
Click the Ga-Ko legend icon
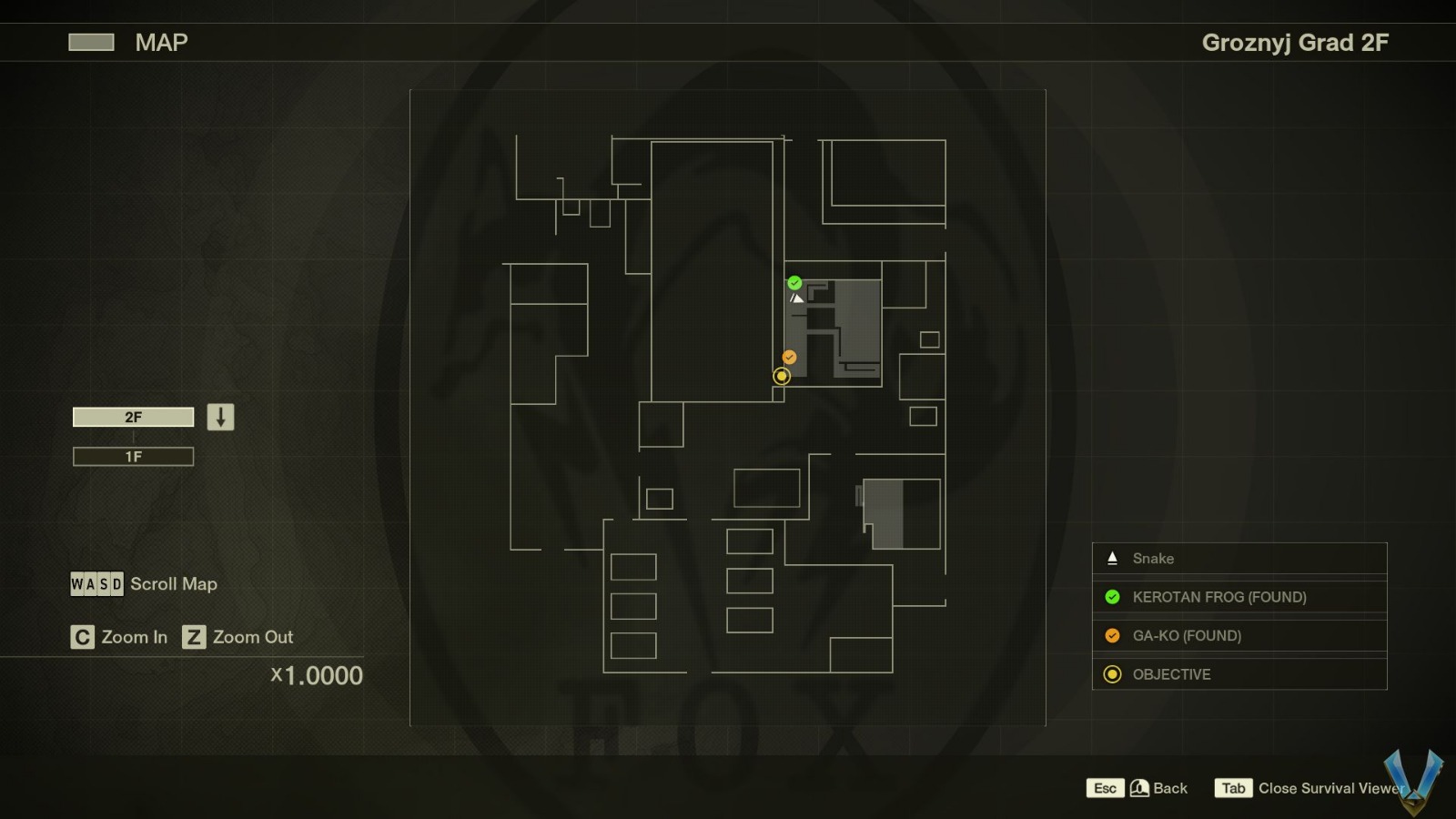click(x=1111, y=635)
